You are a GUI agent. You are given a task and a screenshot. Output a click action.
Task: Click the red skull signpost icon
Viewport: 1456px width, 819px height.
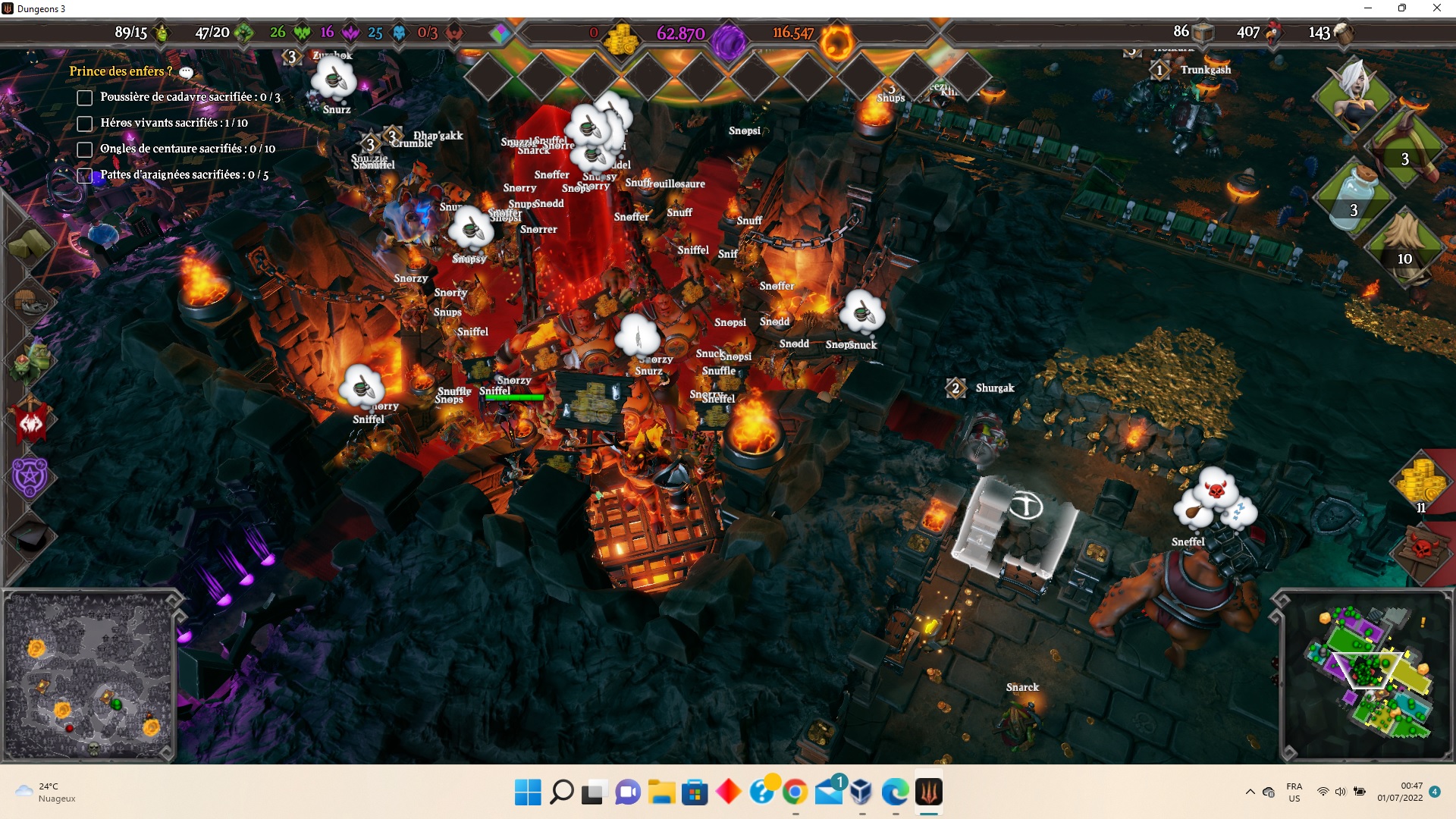[x=1421, y=548]
